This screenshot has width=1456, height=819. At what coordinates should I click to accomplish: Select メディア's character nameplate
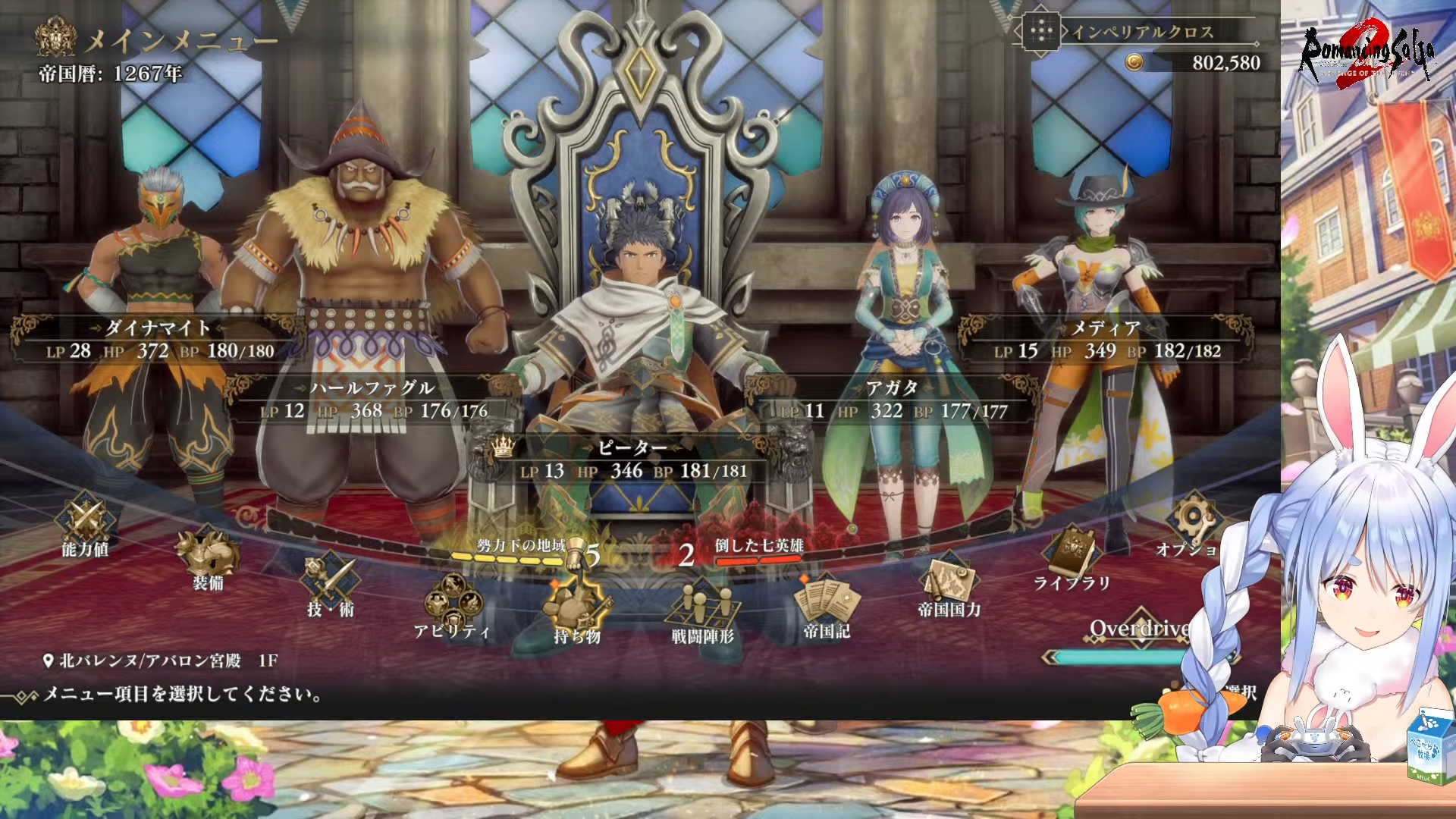coord(1106,339)
